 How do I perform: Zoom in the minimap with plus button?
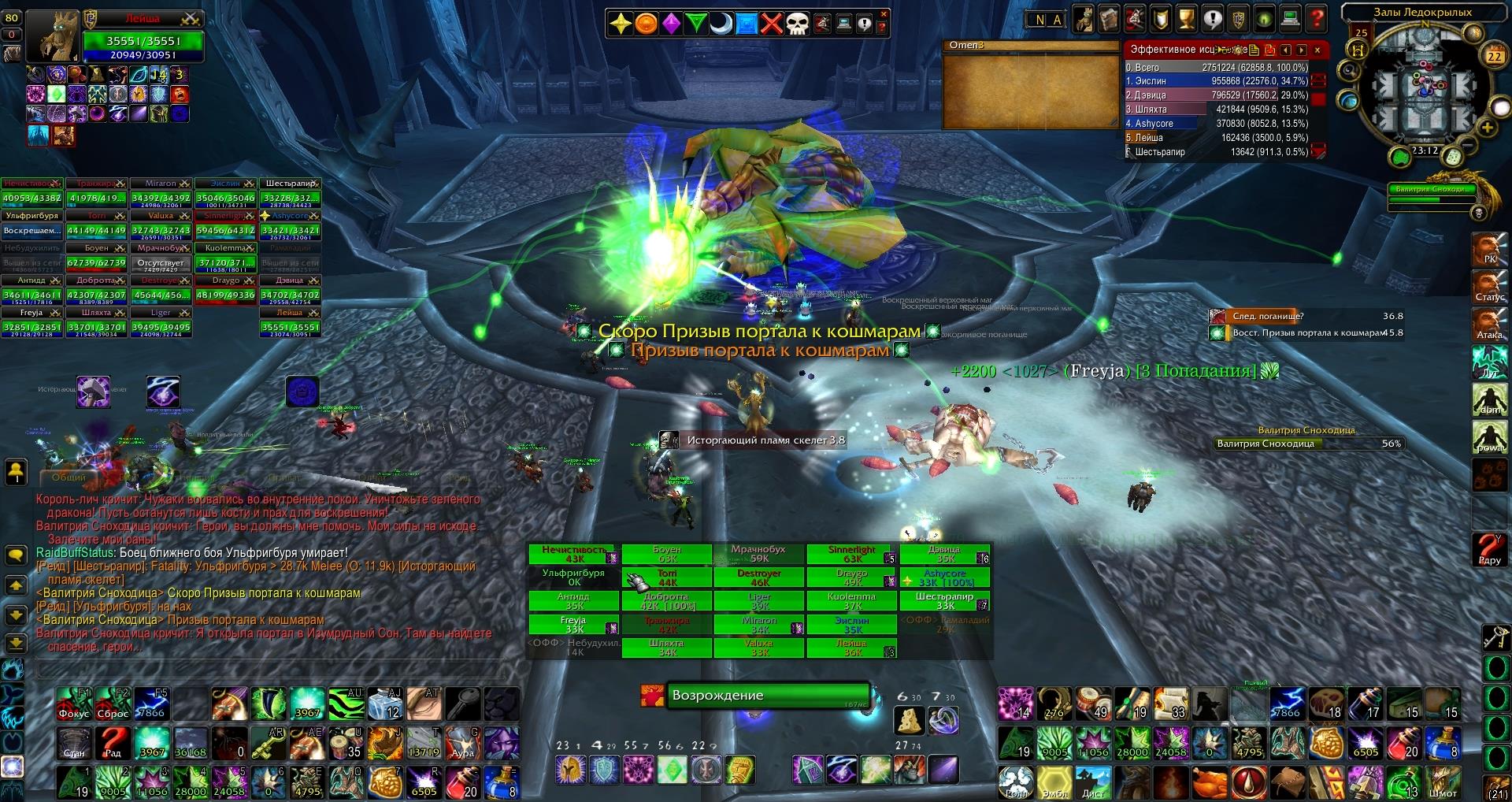point(1488,127)
